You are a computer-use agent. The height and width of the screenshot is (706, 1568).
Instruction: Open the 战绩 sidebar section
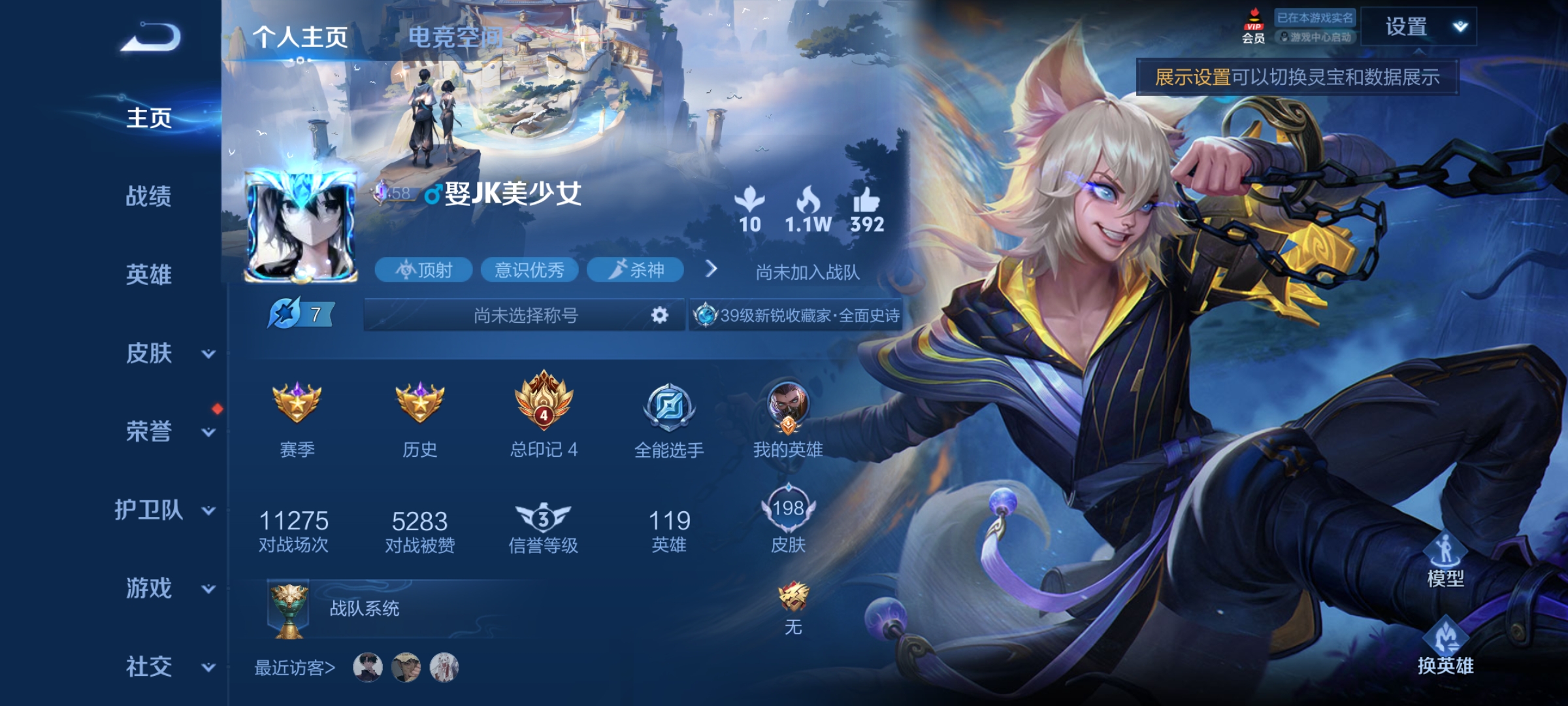click(149, 196)
